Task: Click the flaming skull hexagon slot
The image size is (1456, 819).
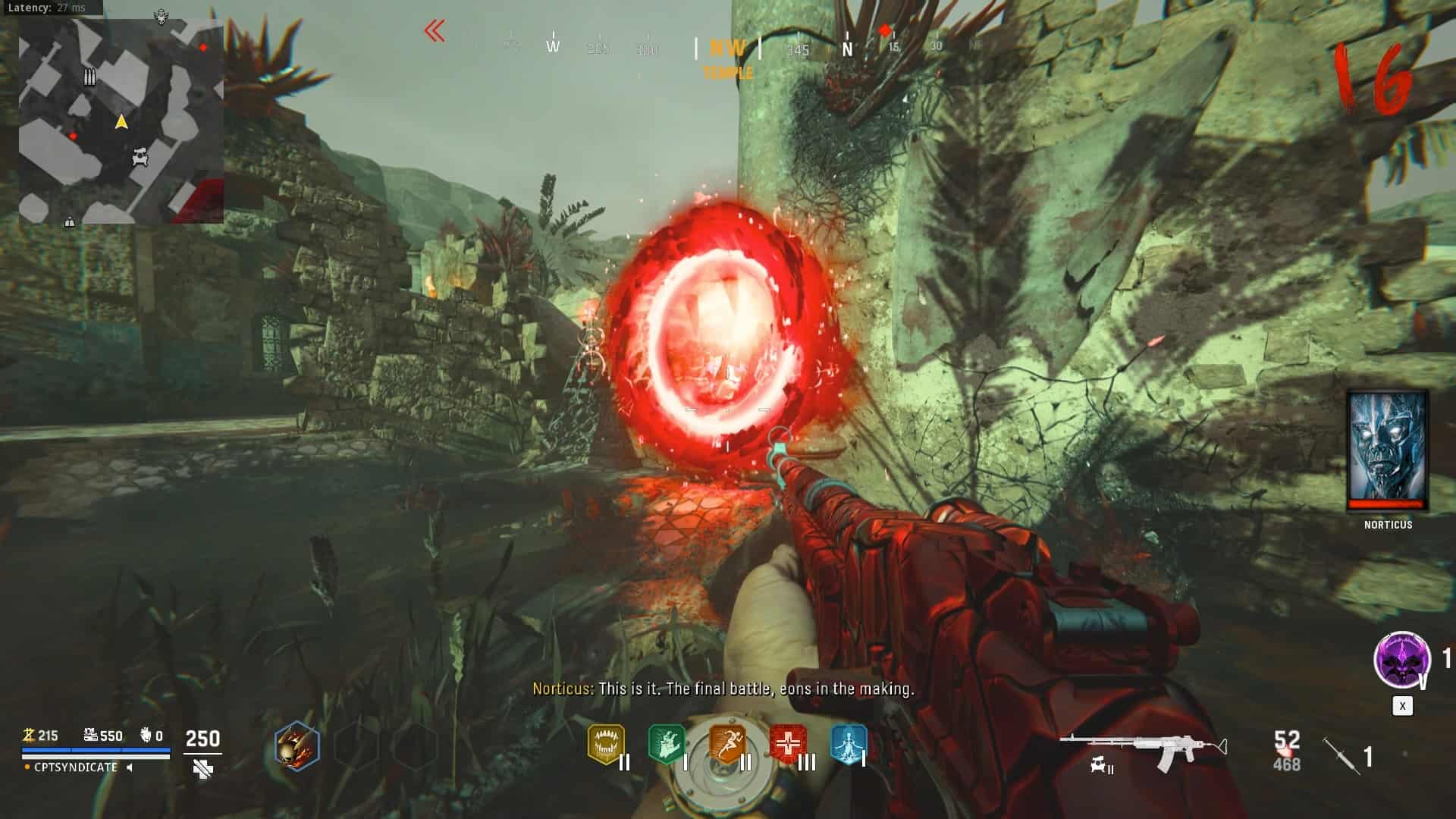Action: [297, 746]
